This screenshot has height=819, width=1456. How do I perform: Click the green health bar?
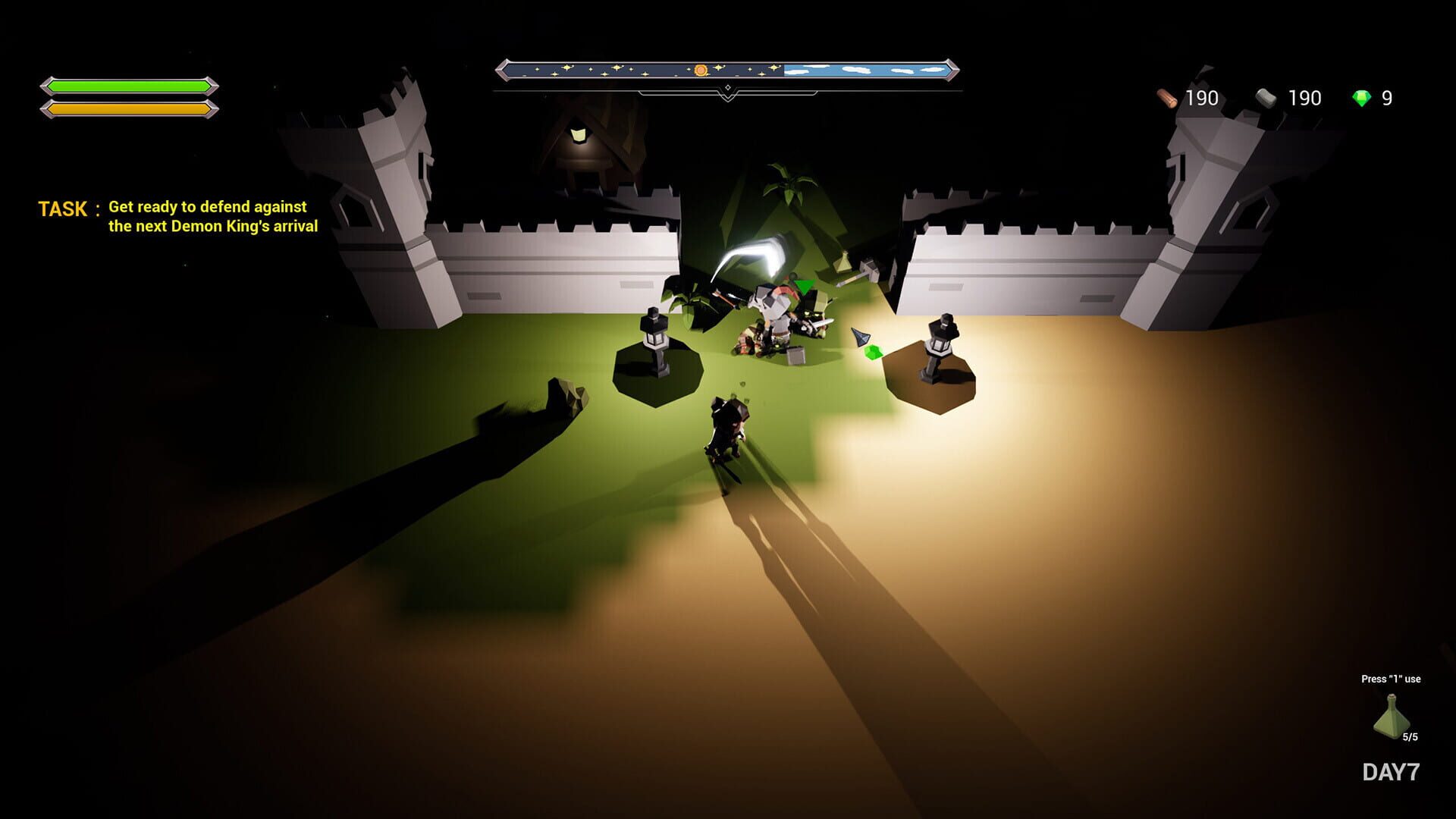[127, 86]
